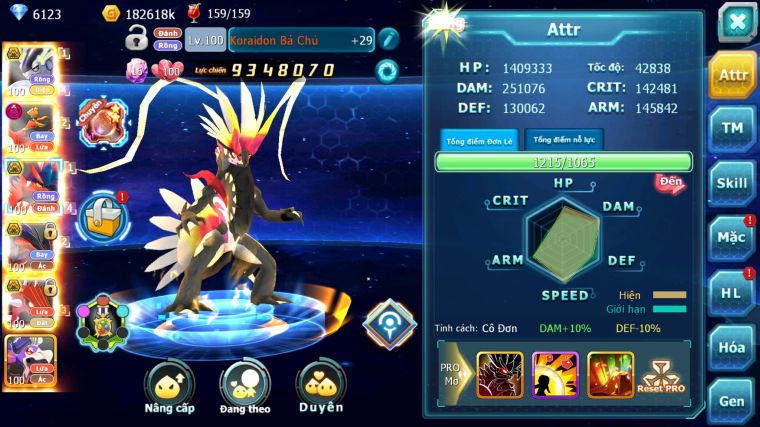Select the top team pokemon thumbnail
This screenshot has width=760, height=427.
[x=30, y=68]
